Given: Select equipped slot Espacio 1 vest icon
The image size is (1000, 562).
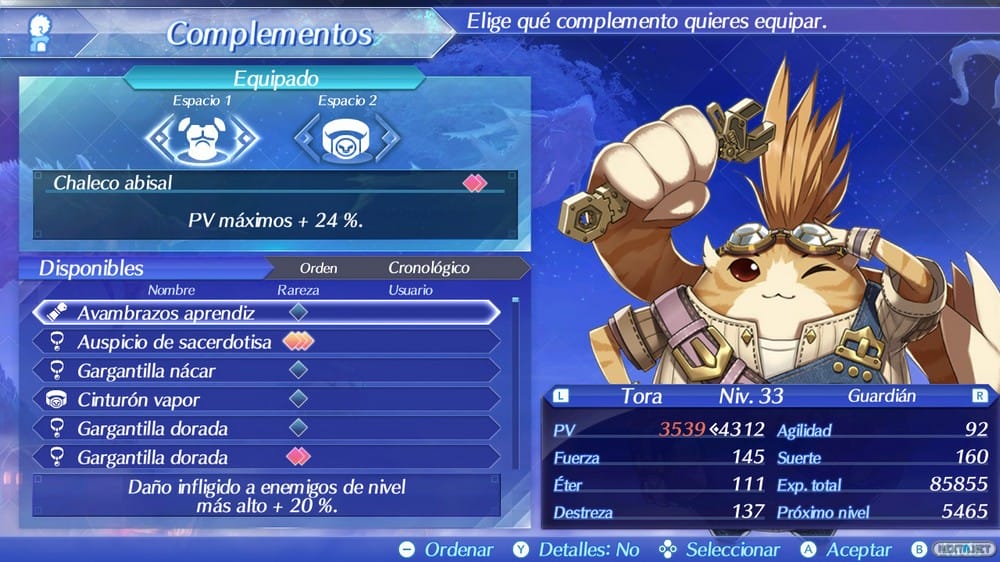Looking at the screenshot, I should (x=203, y=139).
